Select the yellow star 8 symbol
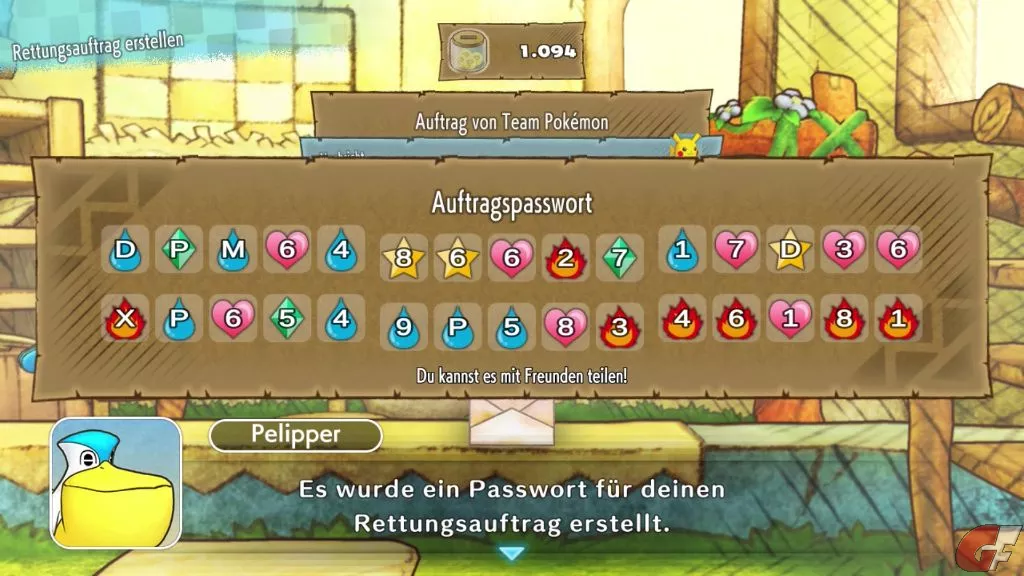The height and width of the screenshot is (576, 1024). (x=404, y=259)
